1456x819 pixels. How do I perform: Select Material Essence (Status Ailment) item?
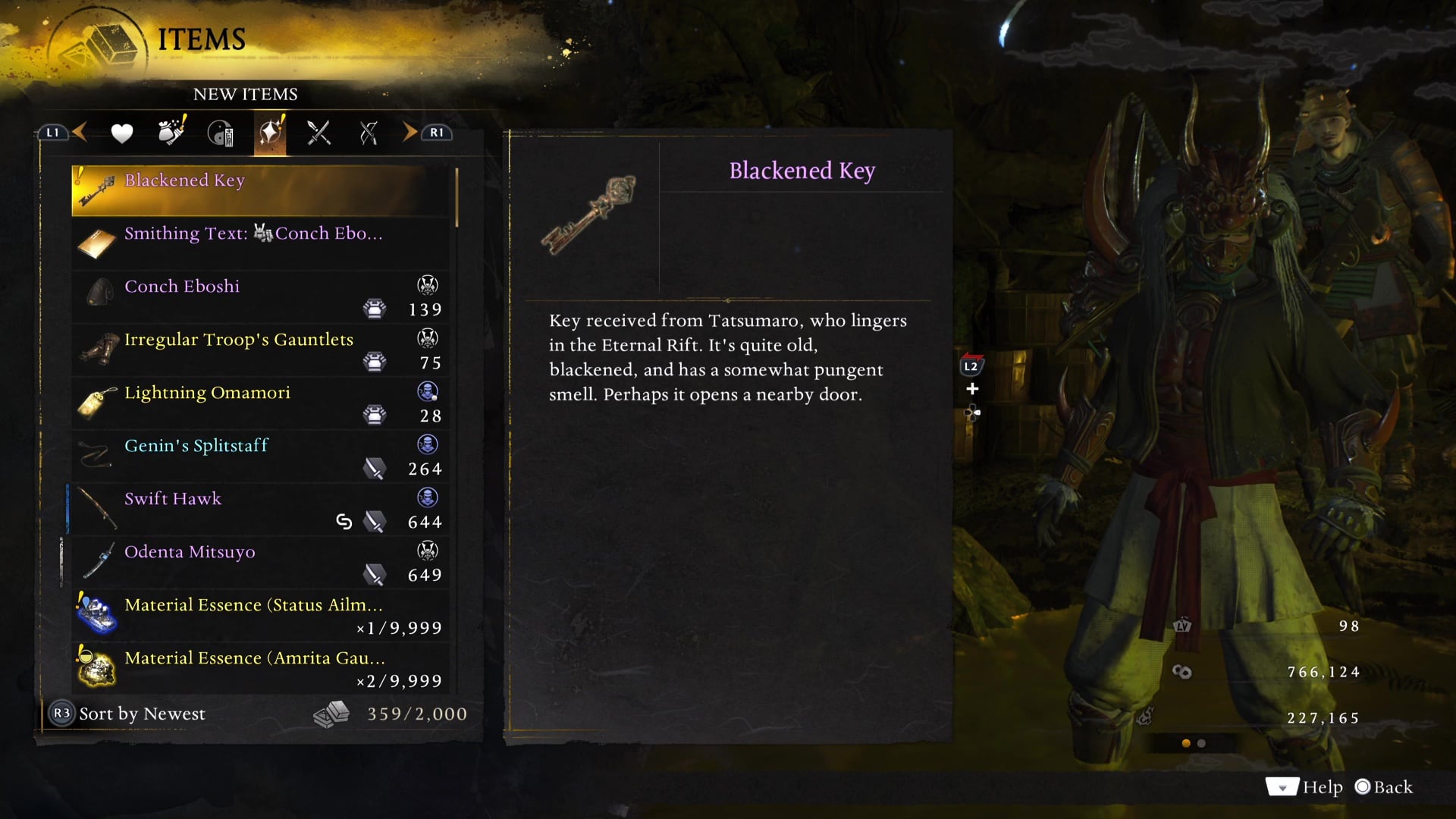[262, 615]
